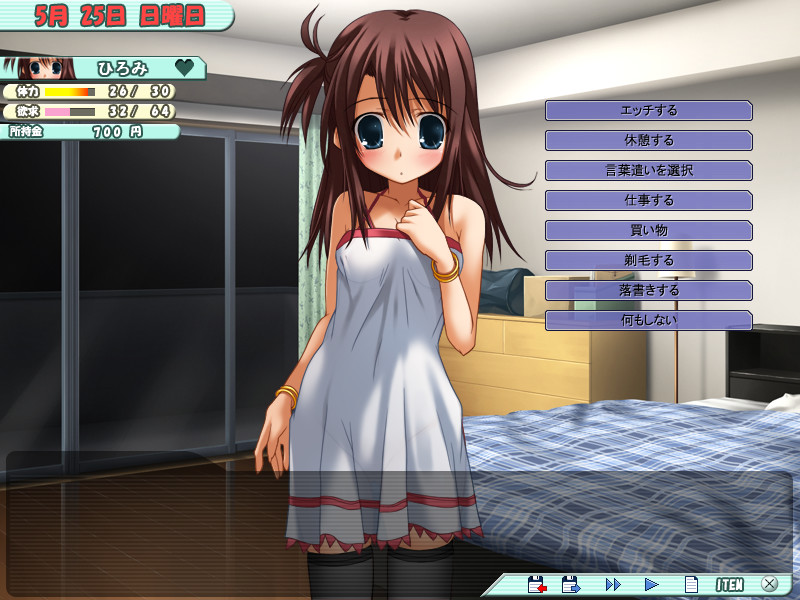Select 言葉遣いを選択 from the action menu

point(648,170)
